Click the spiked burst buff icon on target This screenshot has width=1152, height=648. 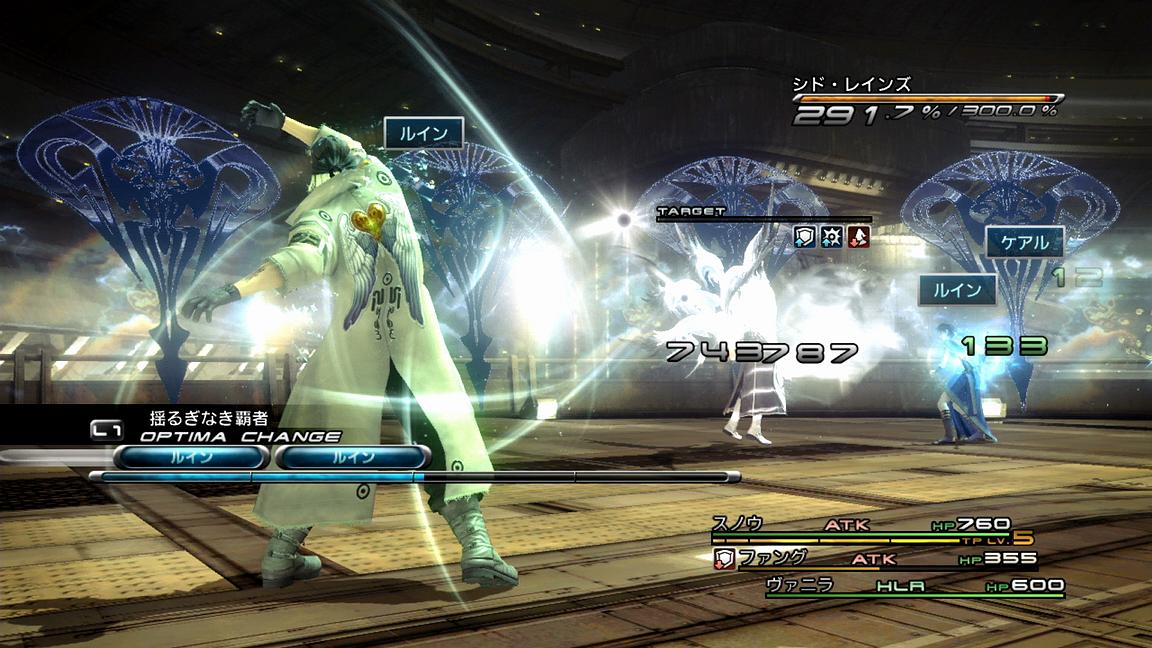831,236
